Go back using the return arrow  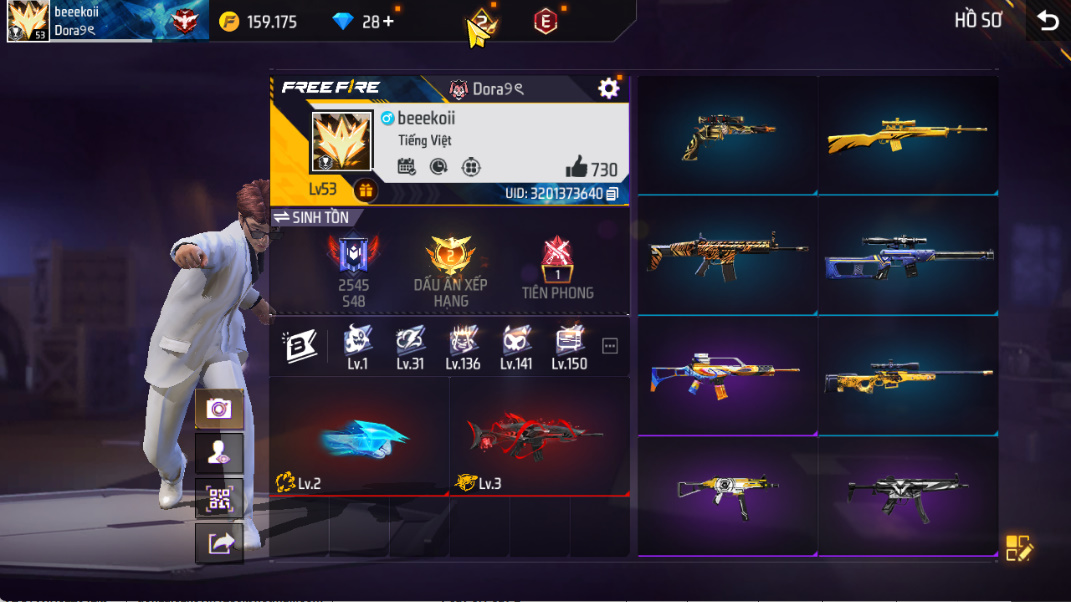pyautogui.click(x=1047, y=21)
